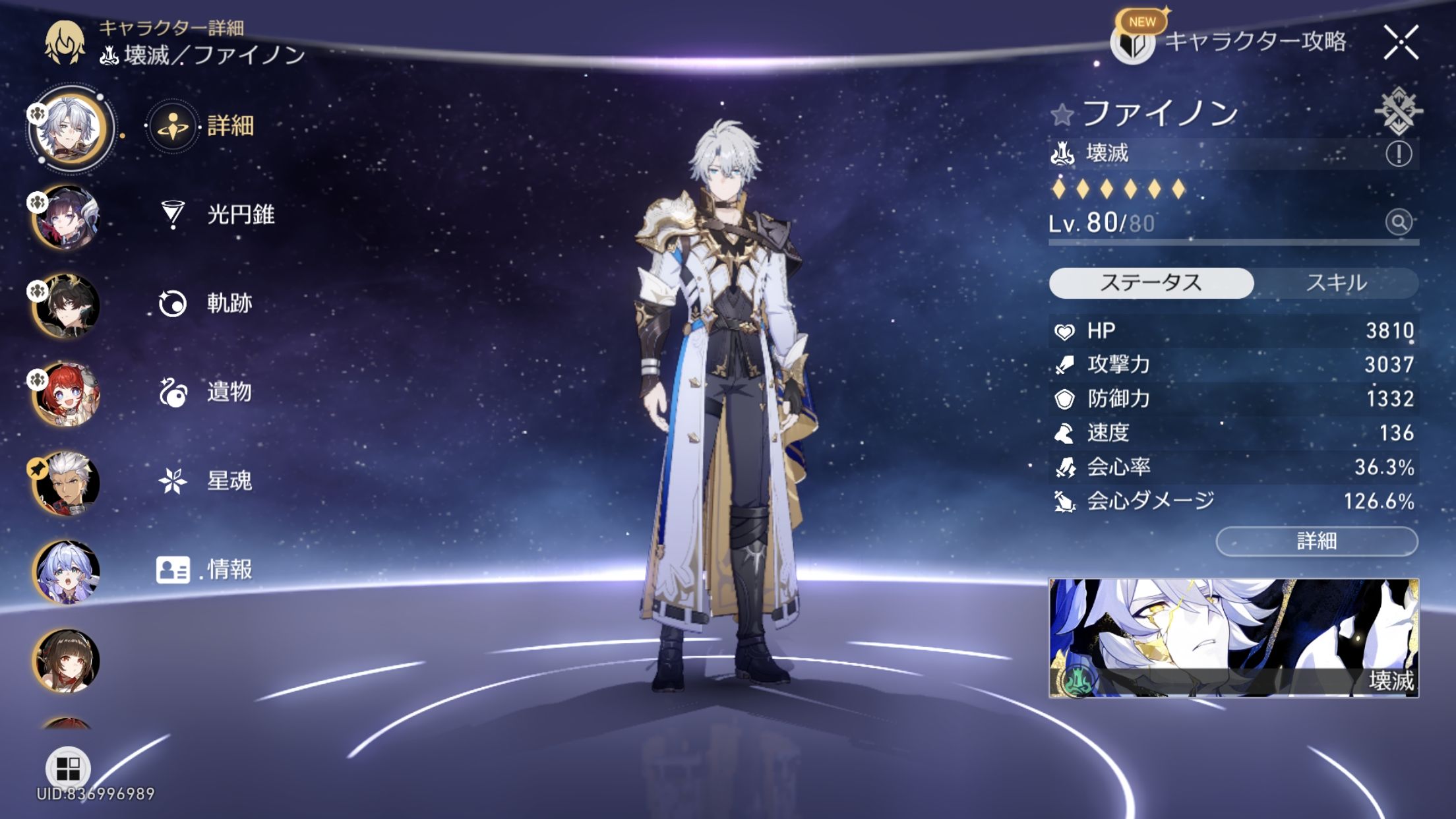The image size is (1456, 819).
Task: Open the 情報 info menu
Action: pyautogui.click(x=205, y=569)
